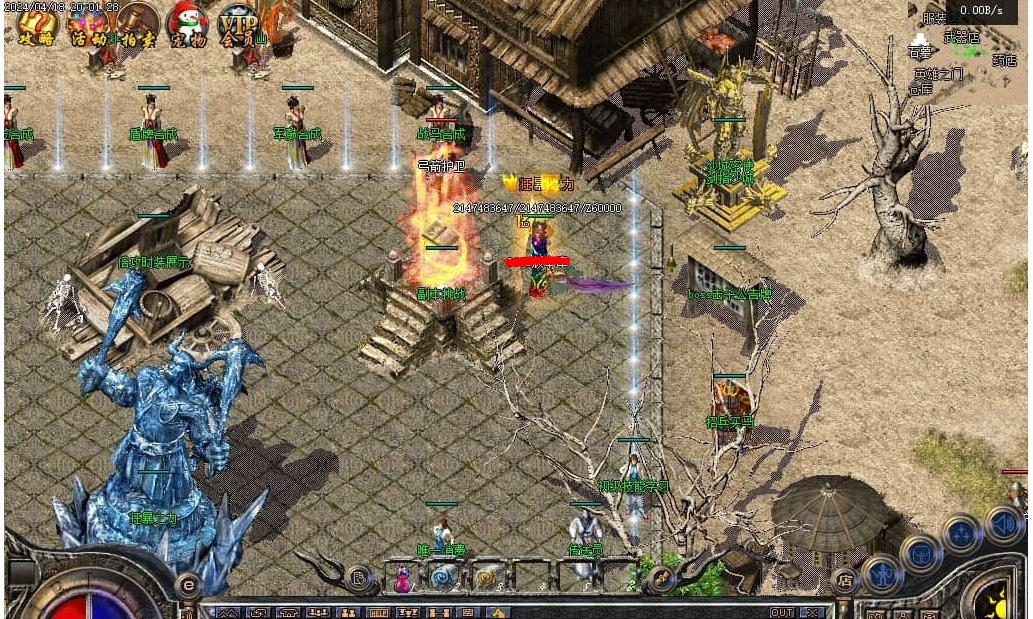
Task: Open the 活动 events icon
Action: [88, 26]
